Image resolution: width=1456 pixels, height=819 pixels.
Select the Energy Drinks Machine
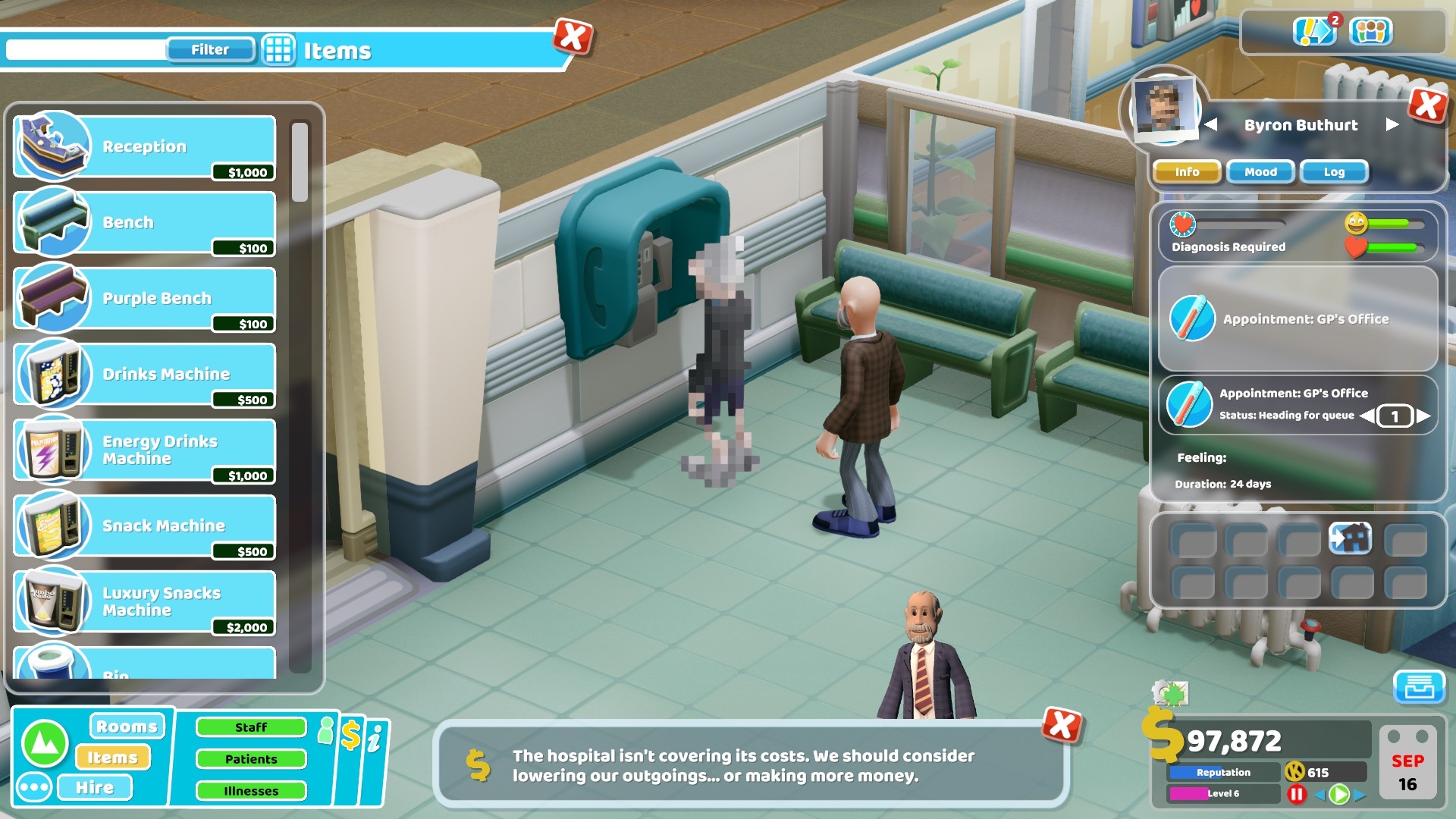144,450
